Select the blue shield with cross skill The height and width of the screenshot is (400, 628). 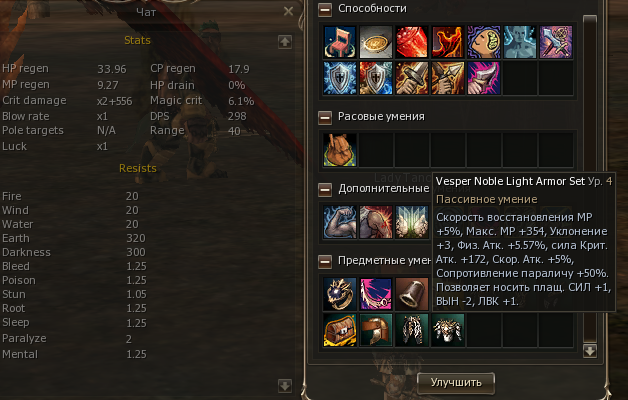click(339, 78)
